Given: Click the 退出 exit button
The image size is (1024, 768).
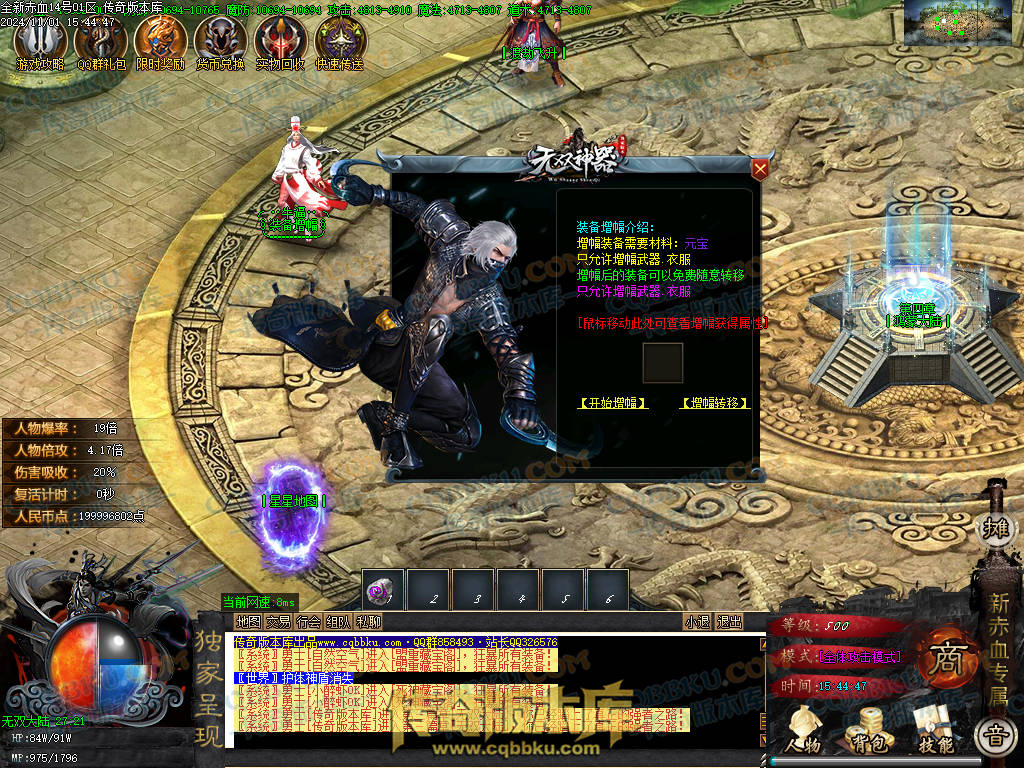Looking at the screenshot, I should tap(730, 622).
